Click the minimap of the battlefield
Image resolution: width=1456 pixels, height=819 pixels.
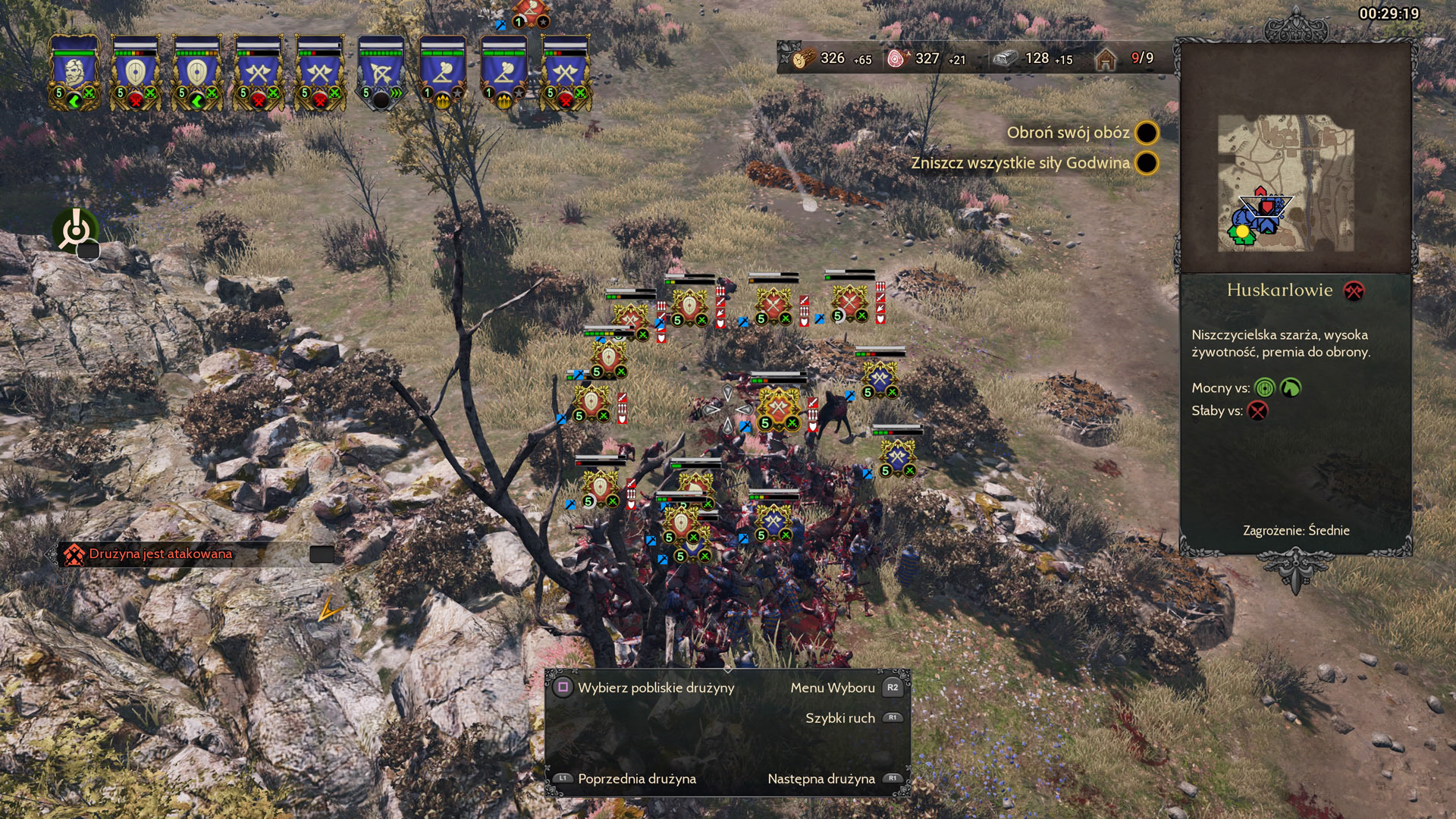[1285, 184]
